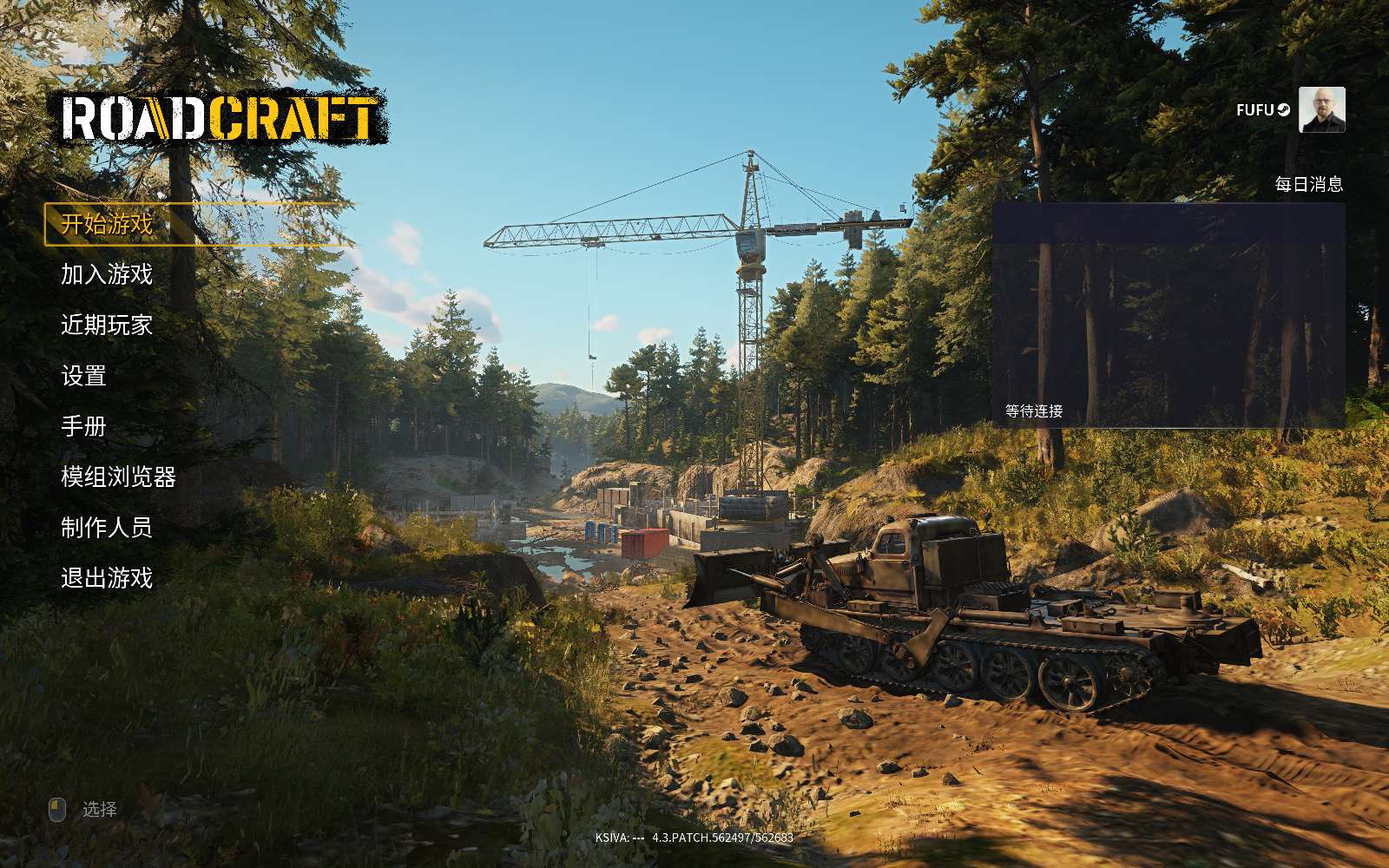The image size is (1389, 868).
Task: Launch the 模组浏览器 mod browser
Action: click(x=118, y=477)
